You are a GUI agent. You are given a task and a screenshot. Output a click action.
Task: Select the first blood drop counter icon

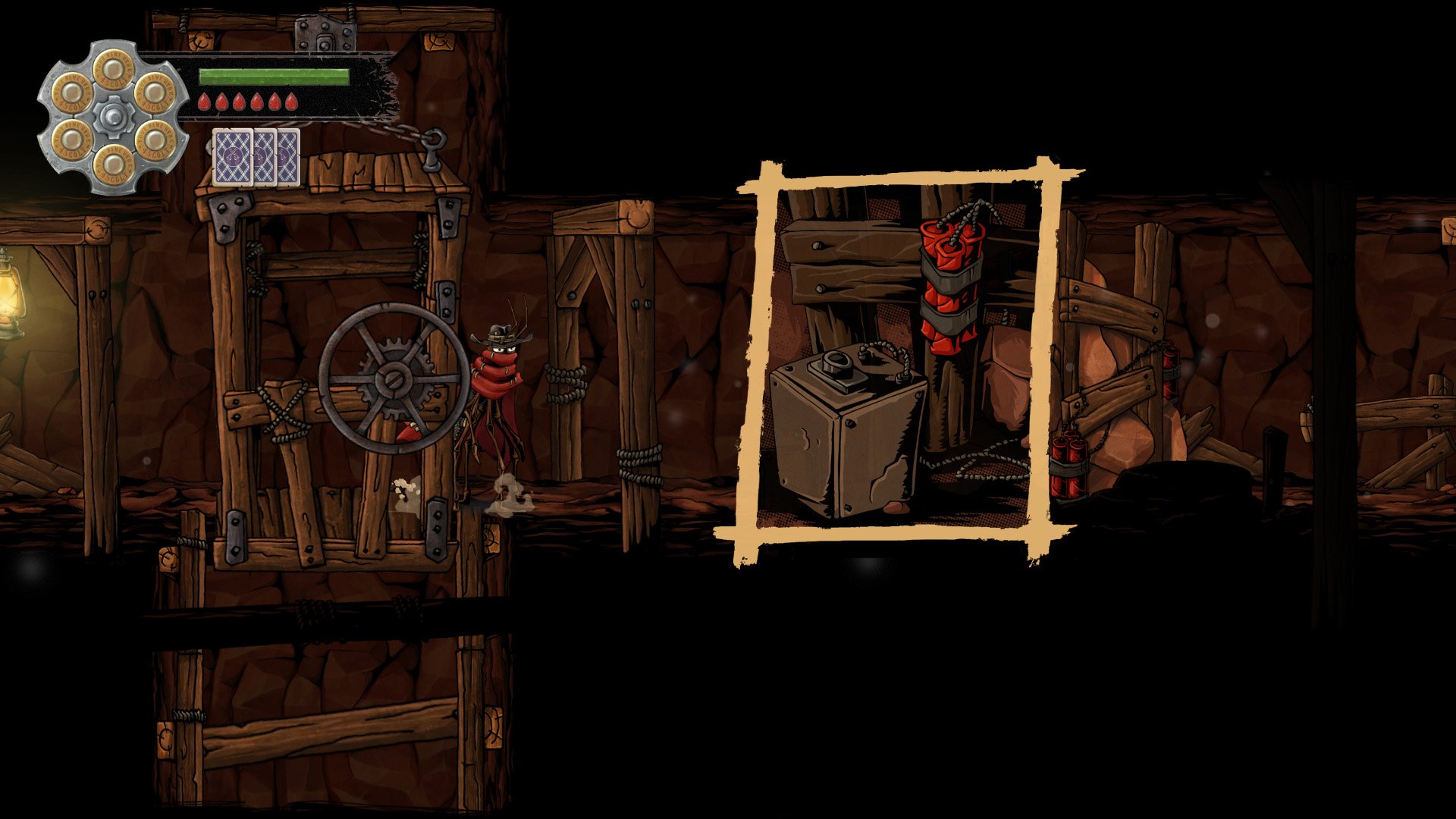pyautogui.click(x=203, y=102)
